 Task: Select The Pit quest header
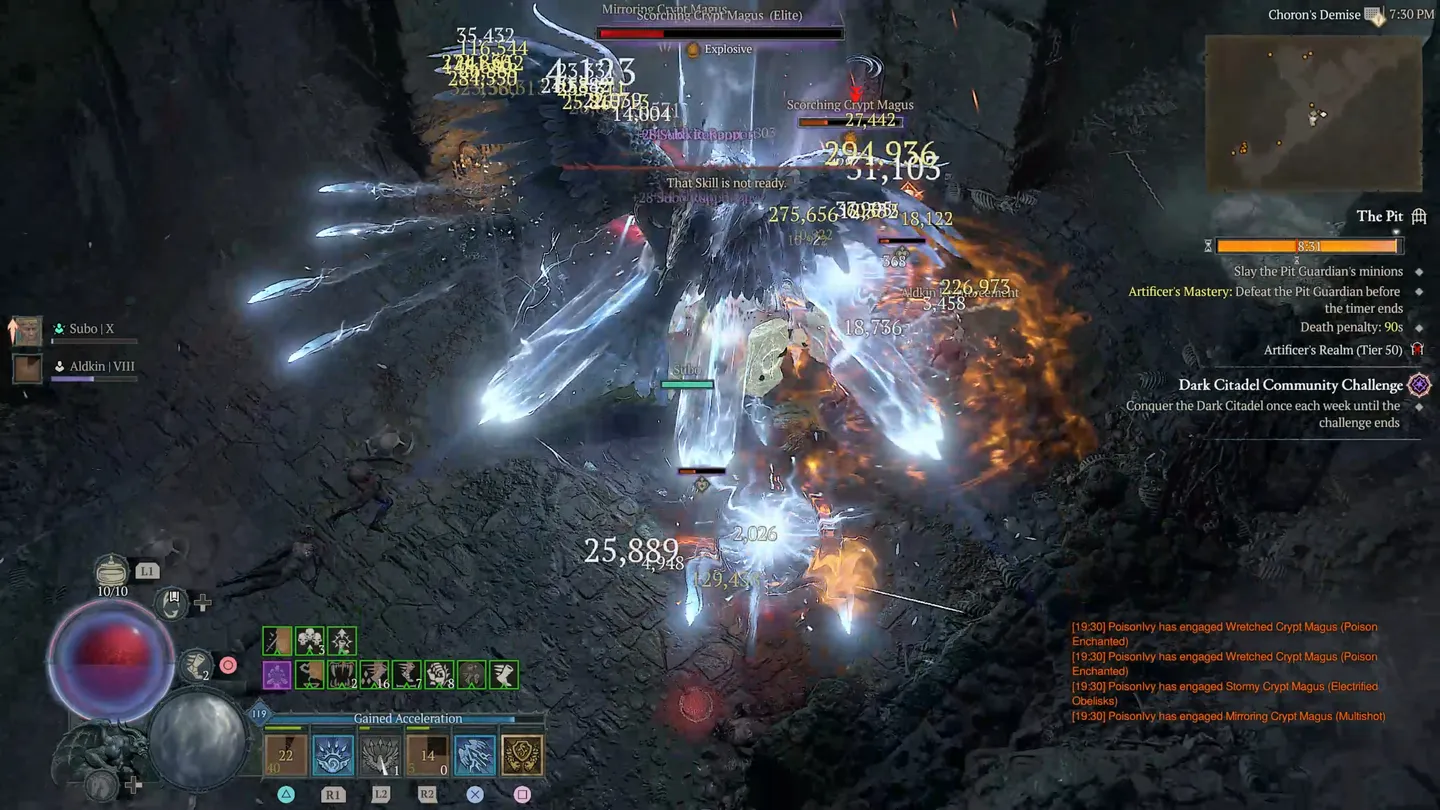pyautogui.click(x=1381, y=216)
